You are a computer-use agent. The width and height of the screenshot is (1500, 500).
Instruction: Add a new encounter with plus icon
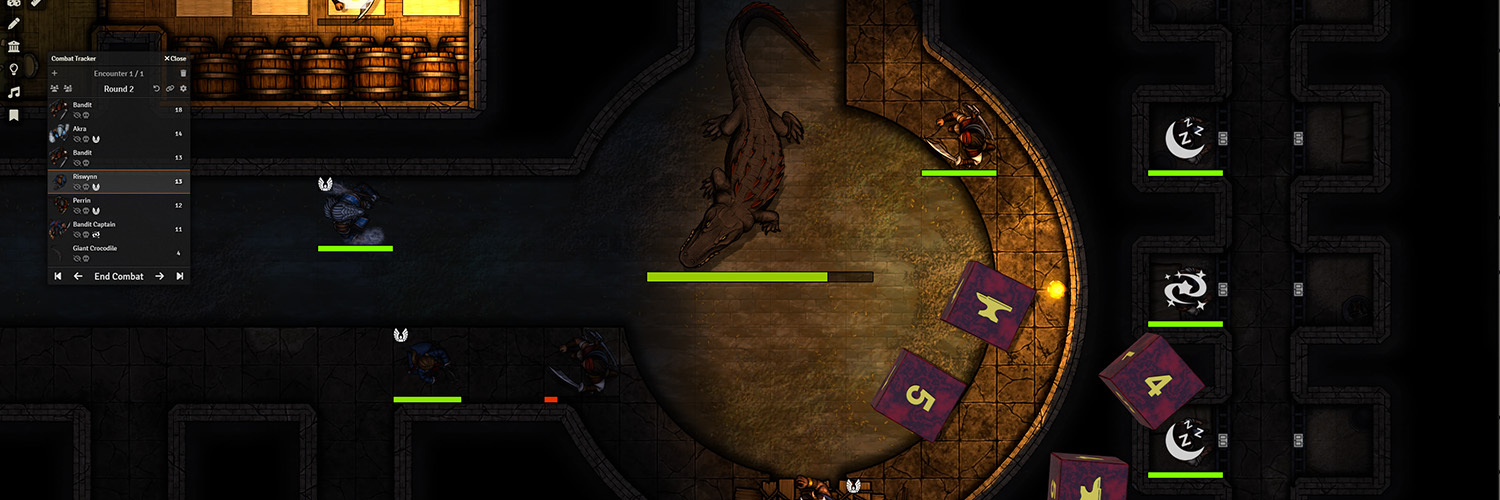[54, 73]
